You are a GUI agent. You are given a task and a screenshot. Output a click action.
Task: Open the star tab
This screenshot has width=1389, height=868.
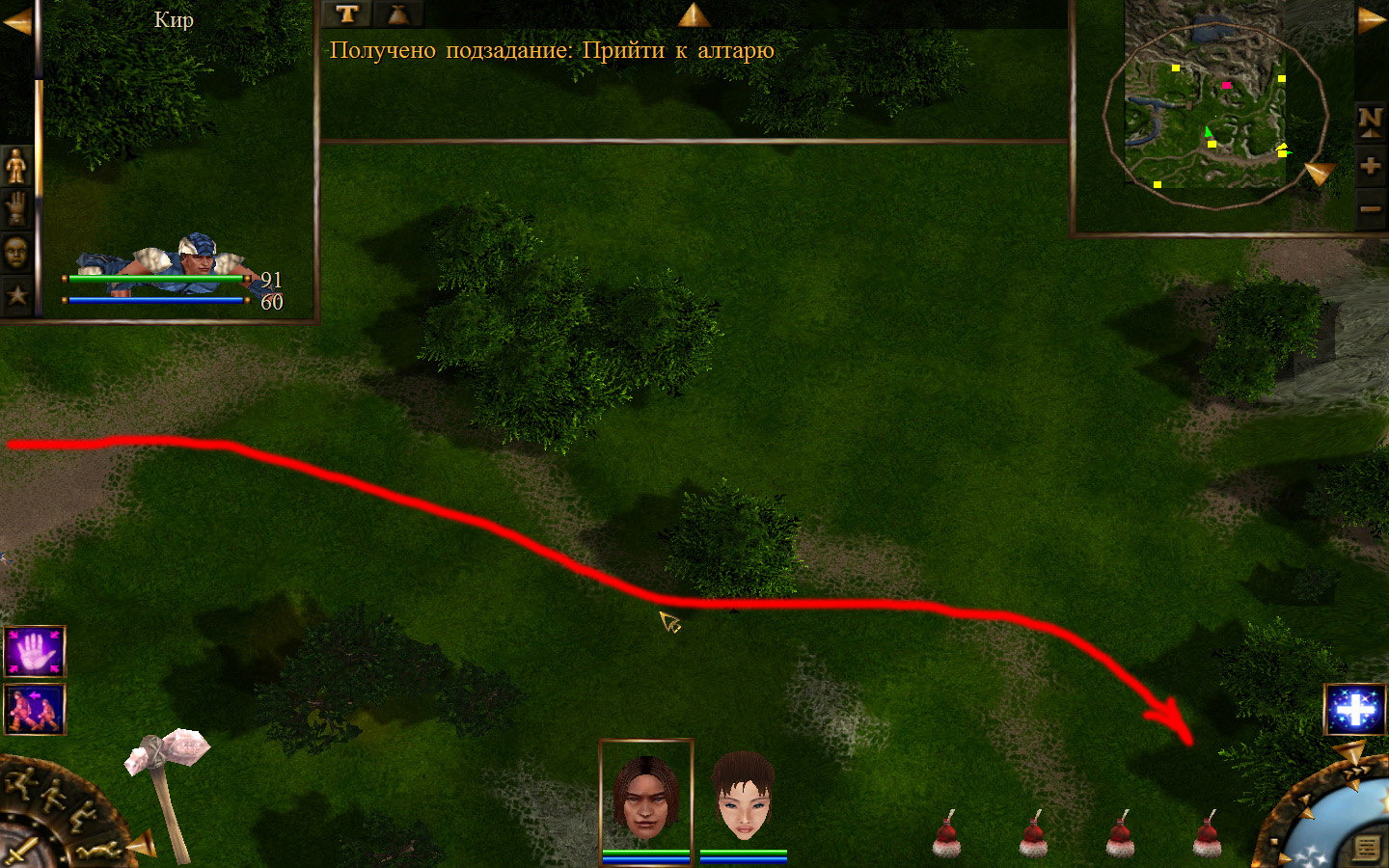(x=16, y=294)
